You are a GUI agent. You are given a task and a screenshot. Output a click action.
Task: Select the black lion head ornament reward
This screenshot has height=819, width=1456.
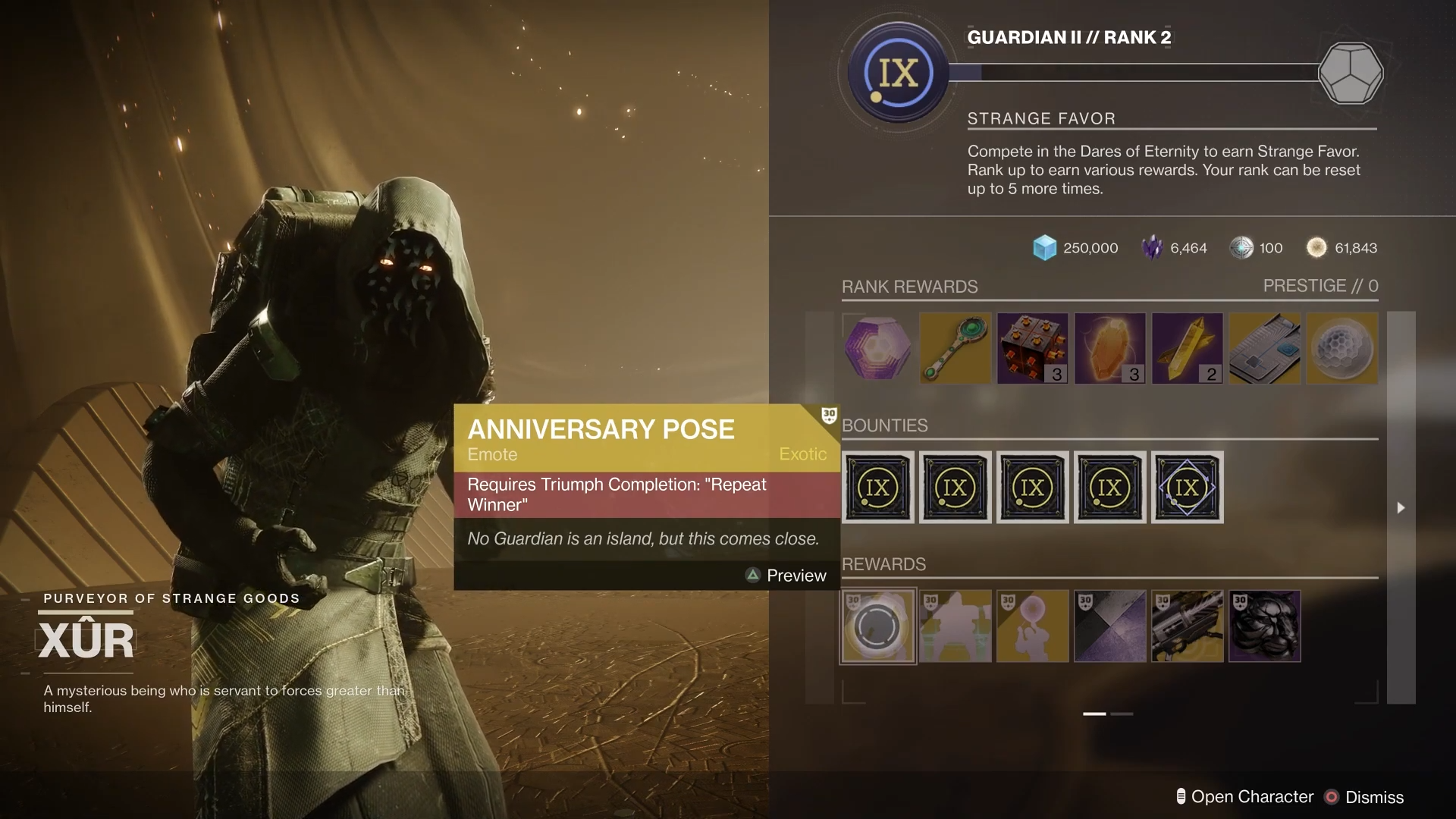(x=1264, y=626)
